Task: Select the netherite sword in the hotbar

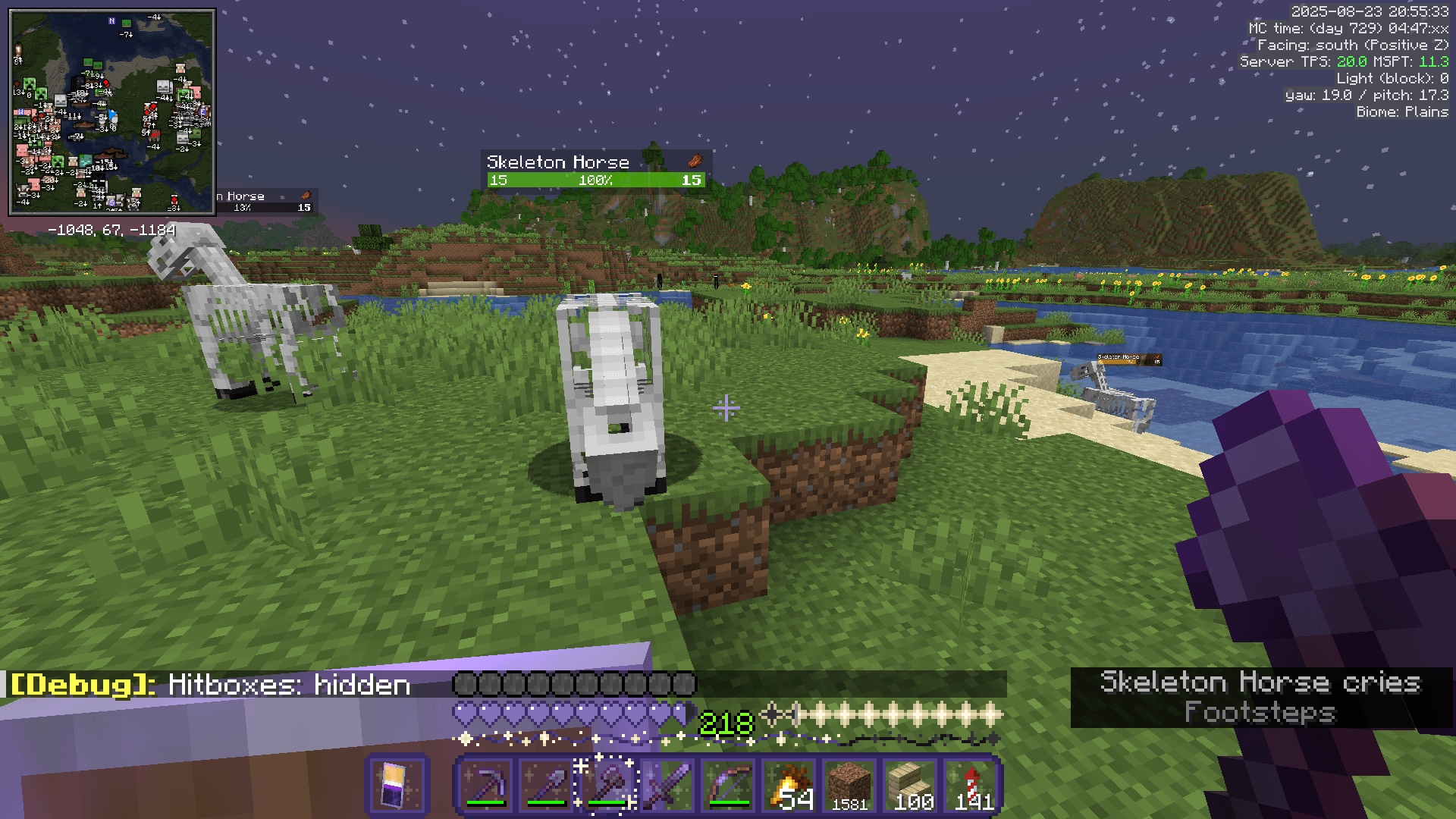Action: (x=666, y=785)
